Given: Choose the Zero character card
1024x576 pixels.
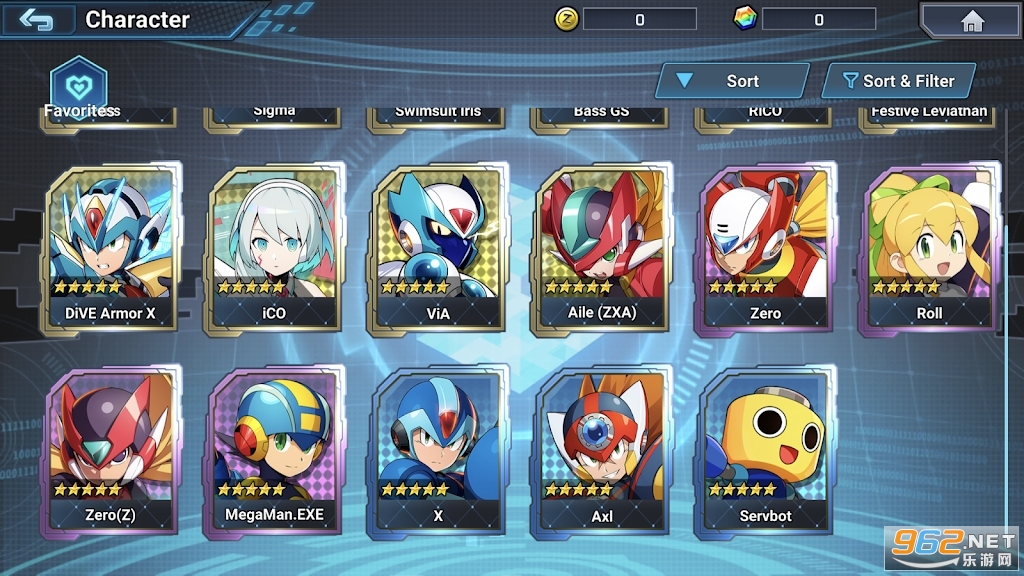Looking at the screenshot, I should [765, 250].
